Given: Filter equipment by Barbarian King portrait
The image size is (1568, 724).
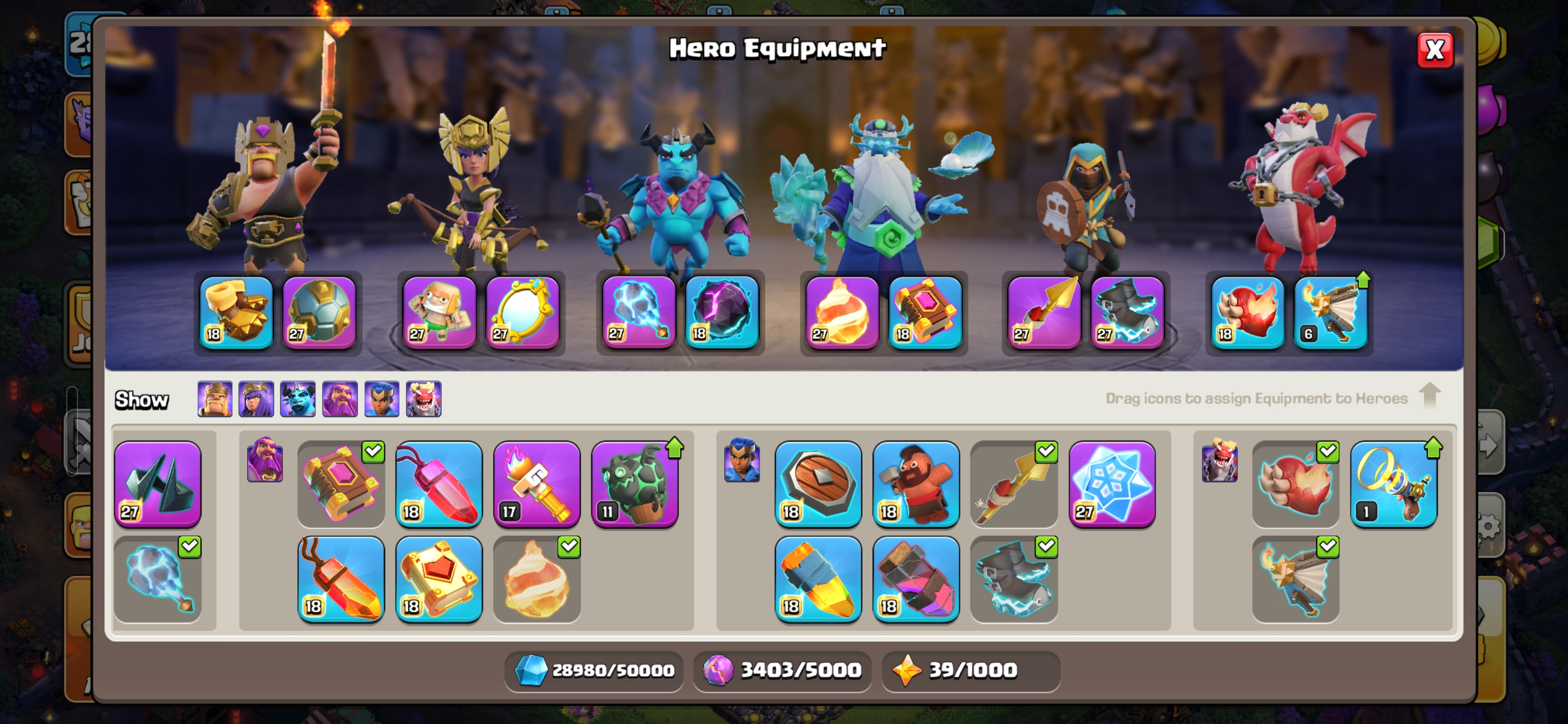Looking at the screenshot, I should click(x=215, y=399).
